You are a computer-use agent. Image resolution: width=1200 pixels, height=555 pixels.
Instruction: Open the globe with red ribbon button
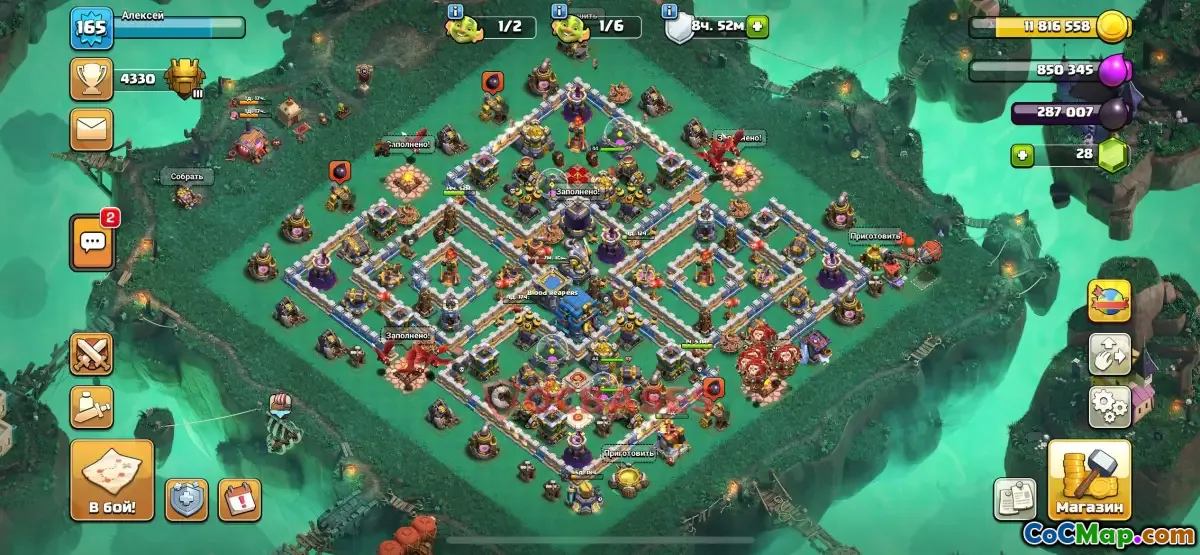1109,300
